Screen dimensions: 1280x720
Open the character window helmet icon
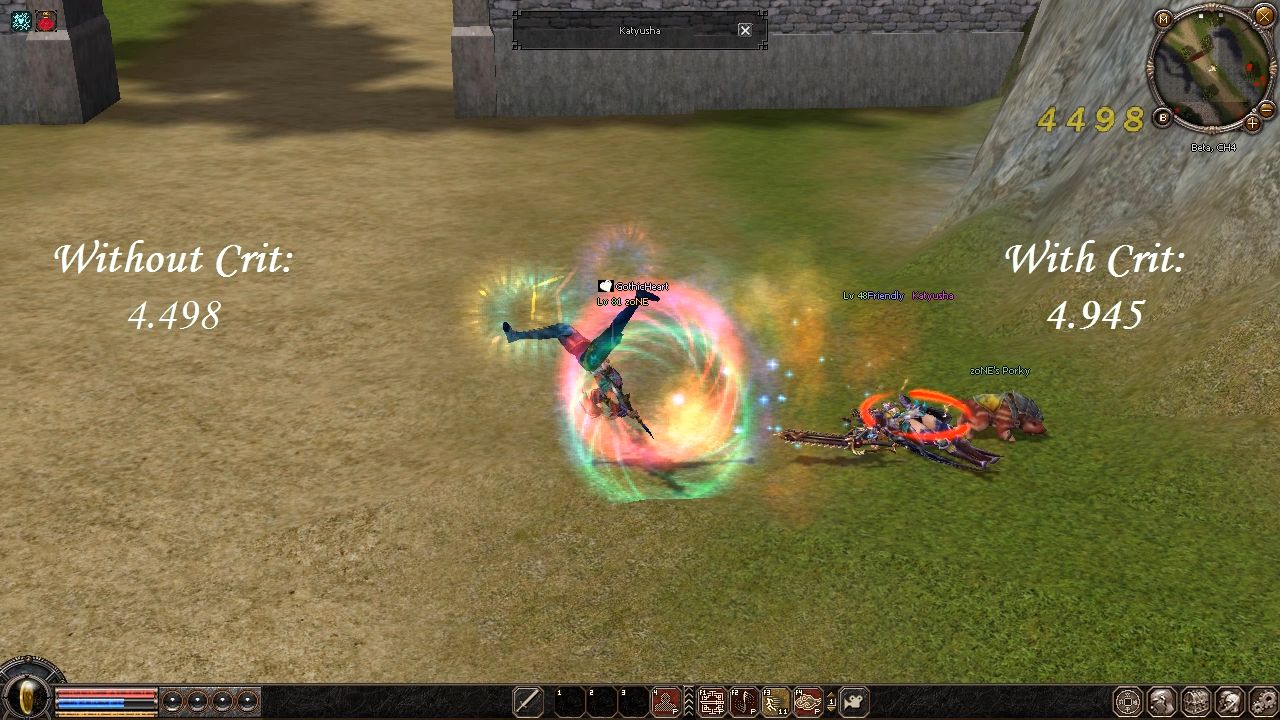click(1162, 701)
